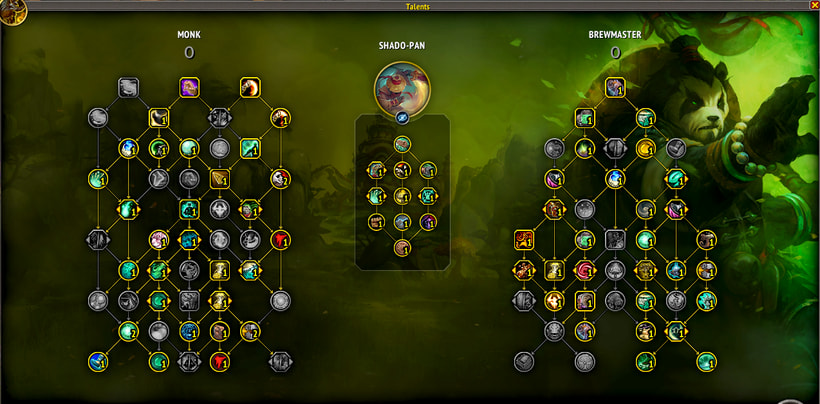Viewport: 820px width, 404px height.
Task: Select the topmost Brewmaster tree talent
Action: pos(615,86)
